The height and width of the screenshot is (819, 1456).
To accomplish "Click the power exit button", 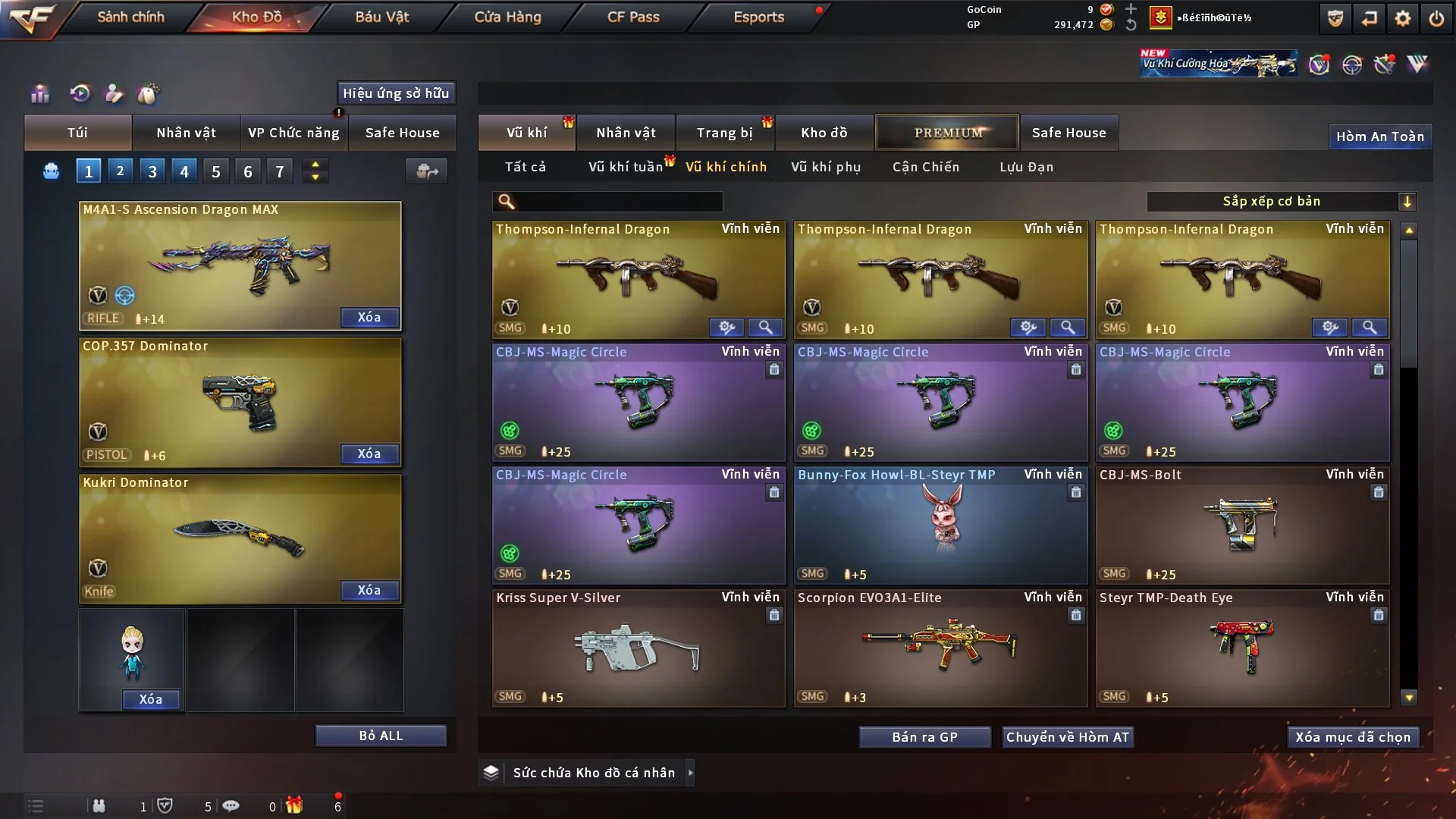I will 1436,18.
